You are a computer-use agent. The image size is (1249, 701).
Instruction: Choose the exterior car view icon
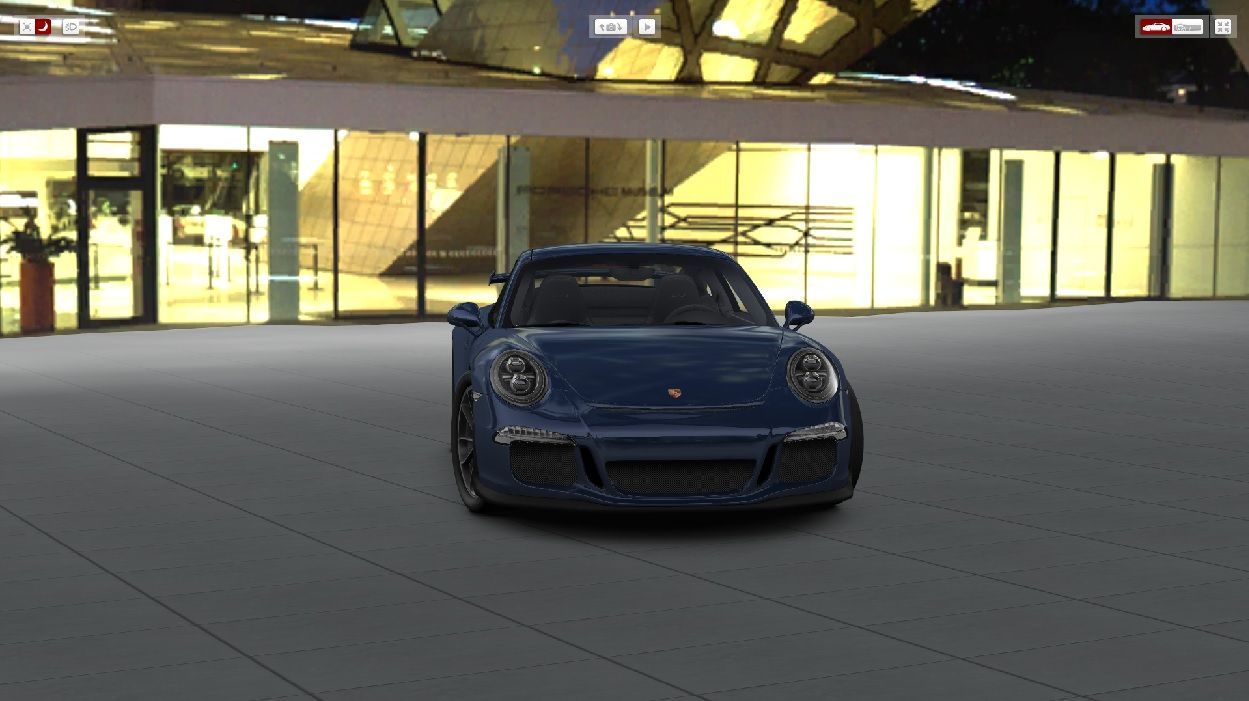click(1156, 27)
